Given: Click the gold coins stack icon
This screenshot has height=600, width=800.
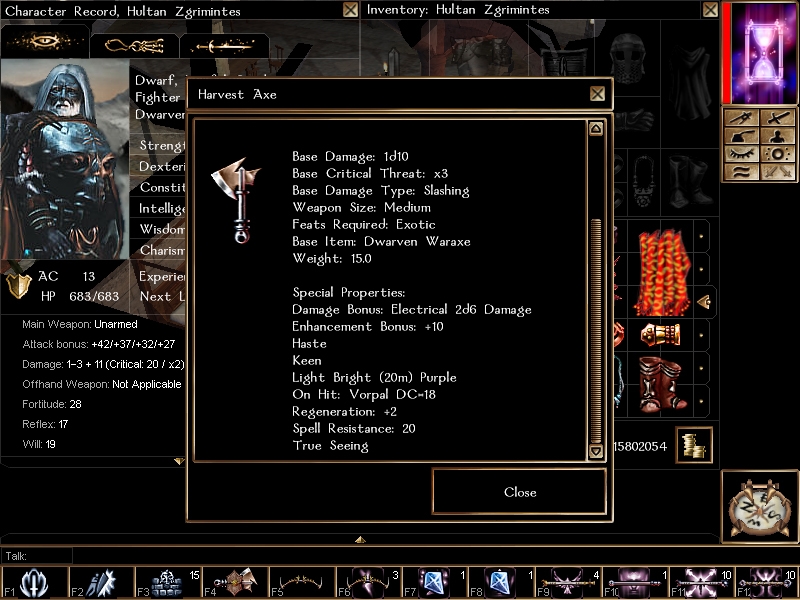Looking at the screenshot, I should (692, 445).
